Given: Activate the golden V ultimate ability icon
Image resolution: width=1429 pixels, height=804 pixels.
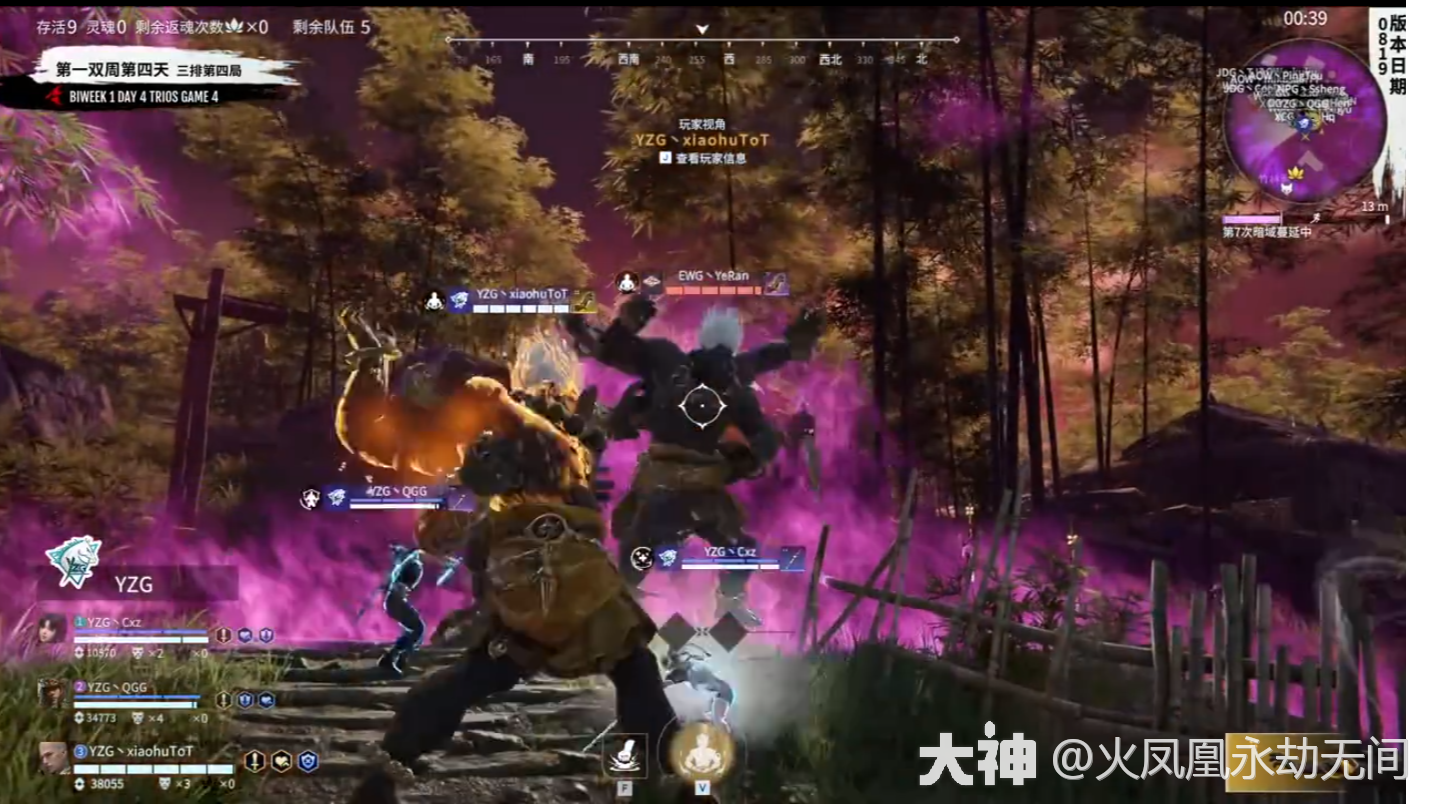Looking at the screenshot, I should point(700,752).
